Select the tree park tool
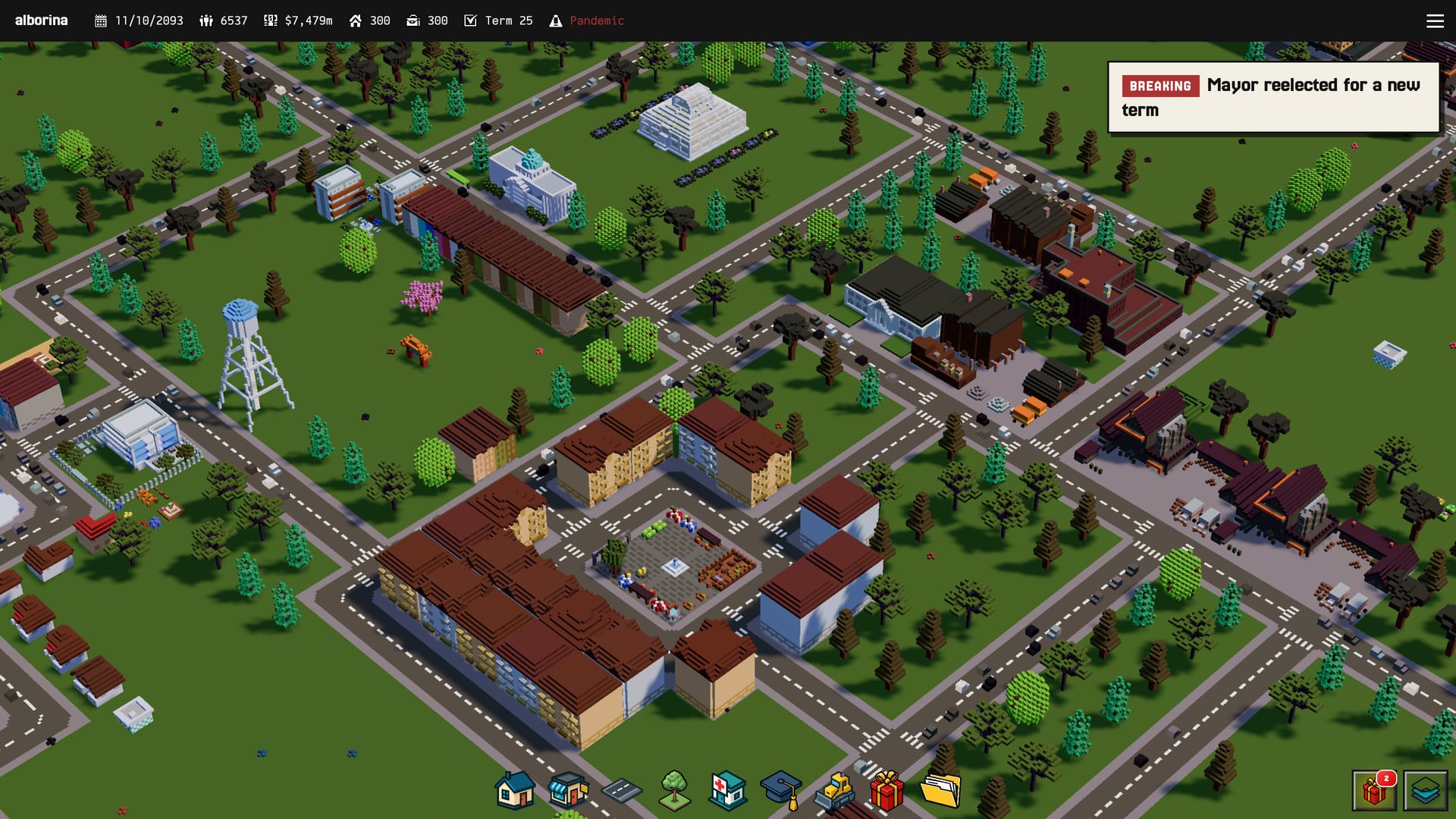 (673, 791)
